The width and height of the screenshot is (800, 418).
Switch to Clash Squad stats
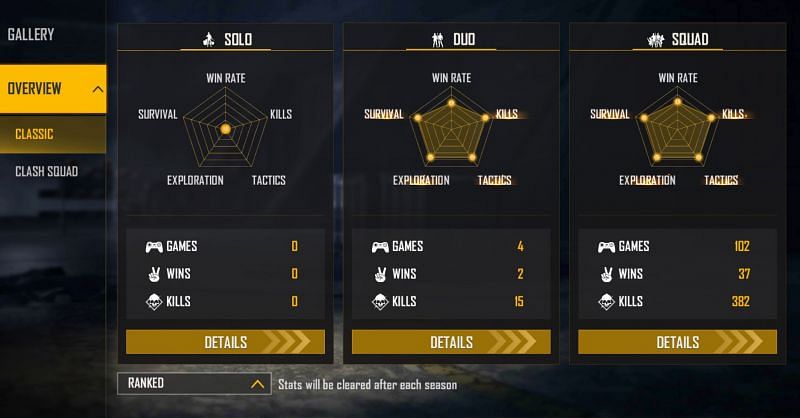(x=46, y=171)
